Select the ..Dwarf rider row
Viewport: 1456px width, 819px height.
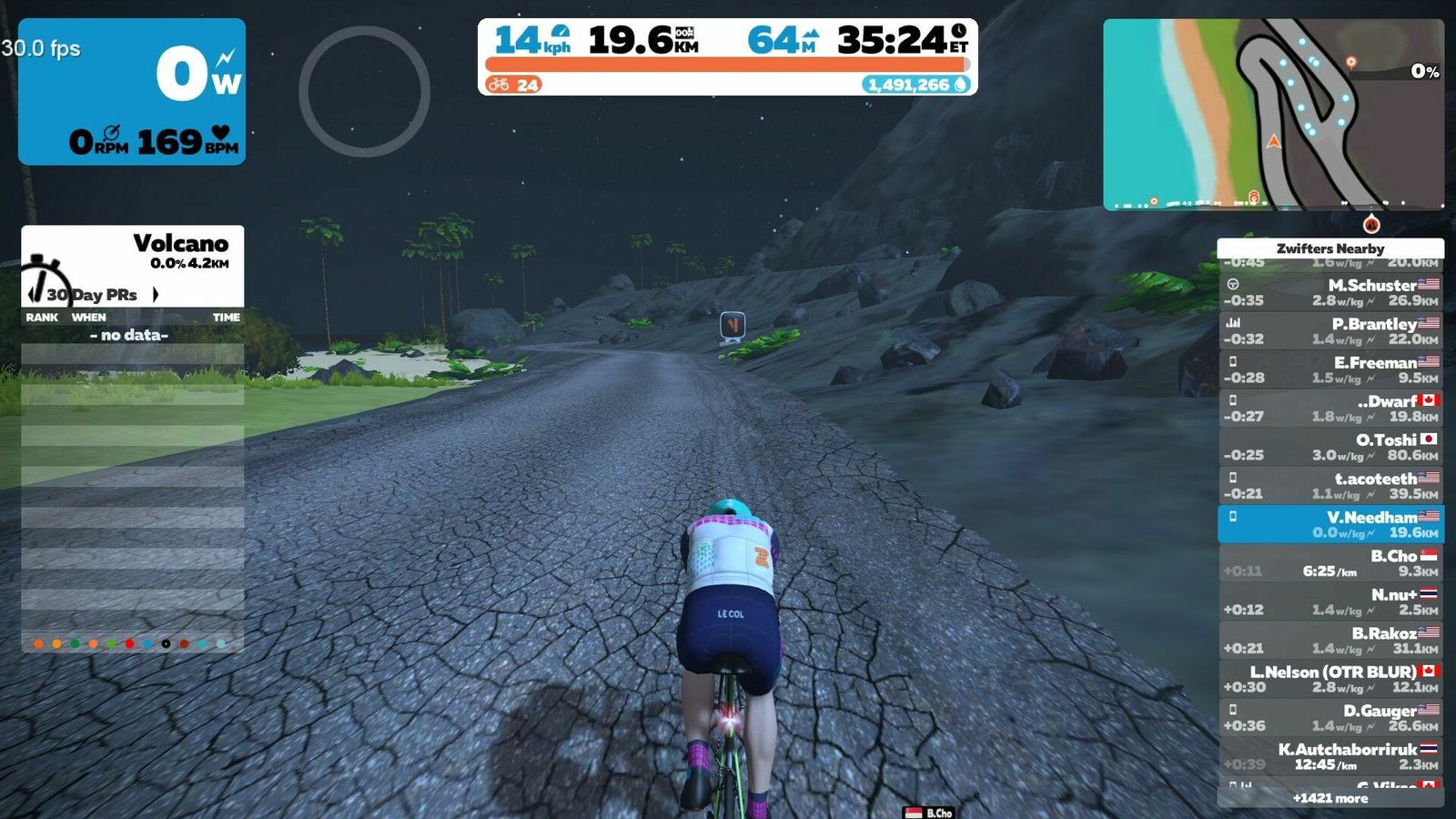[x=1330, y=409]
